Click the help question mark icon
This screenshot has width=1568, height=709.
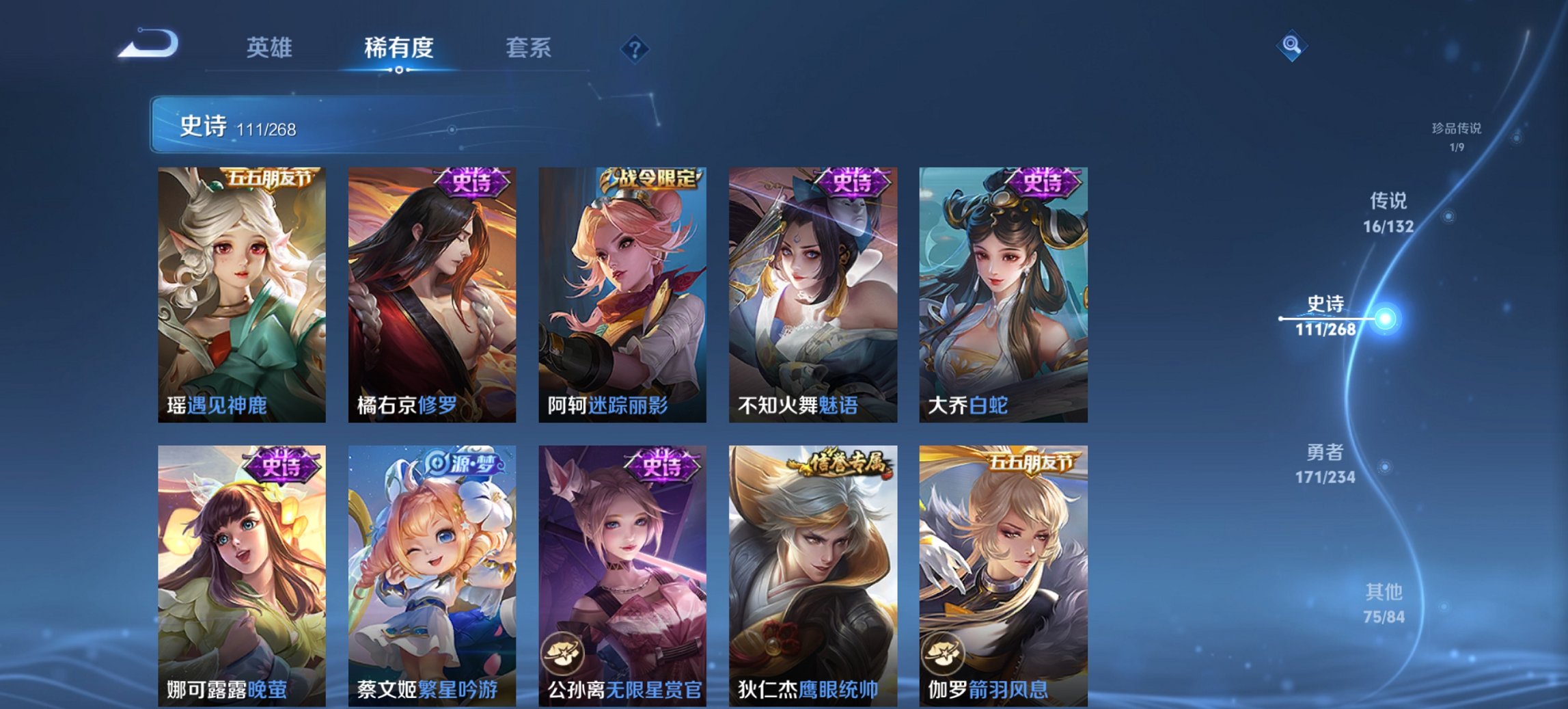[635, 48]
